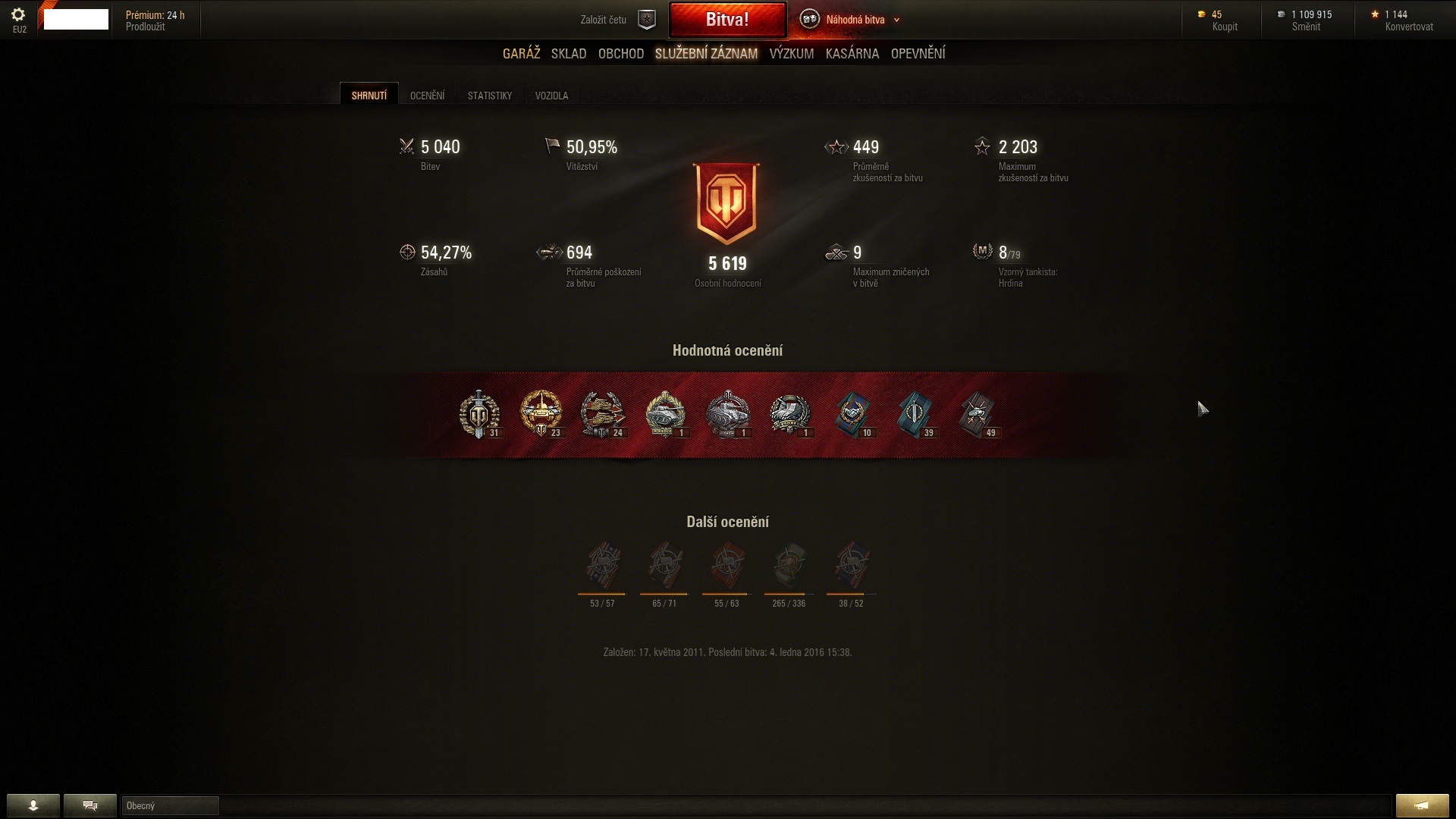Click the Obecný chat channel tab
This screenshot has width=1456, height=819.
coord(170,805)
